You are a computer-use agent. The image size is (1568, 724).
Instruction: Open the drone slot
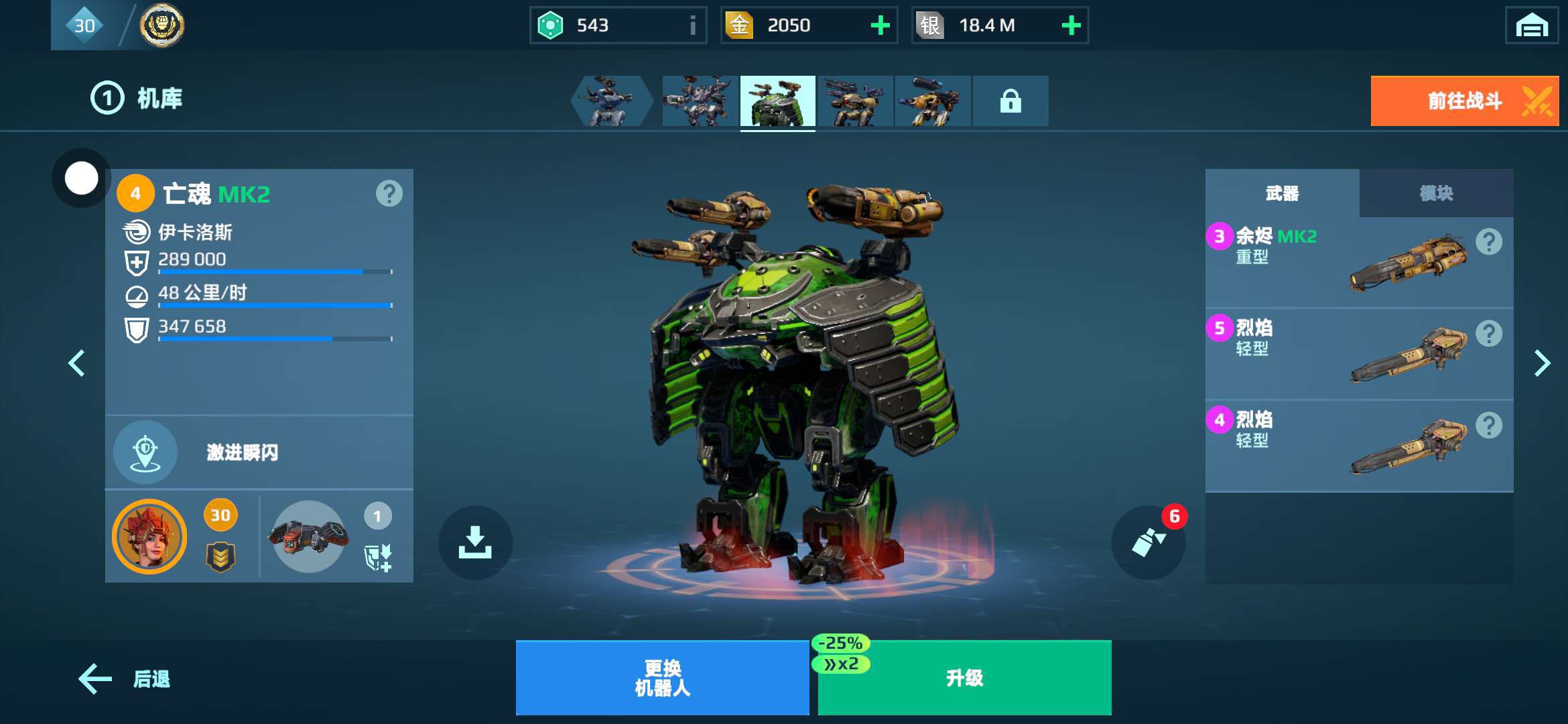309,536
